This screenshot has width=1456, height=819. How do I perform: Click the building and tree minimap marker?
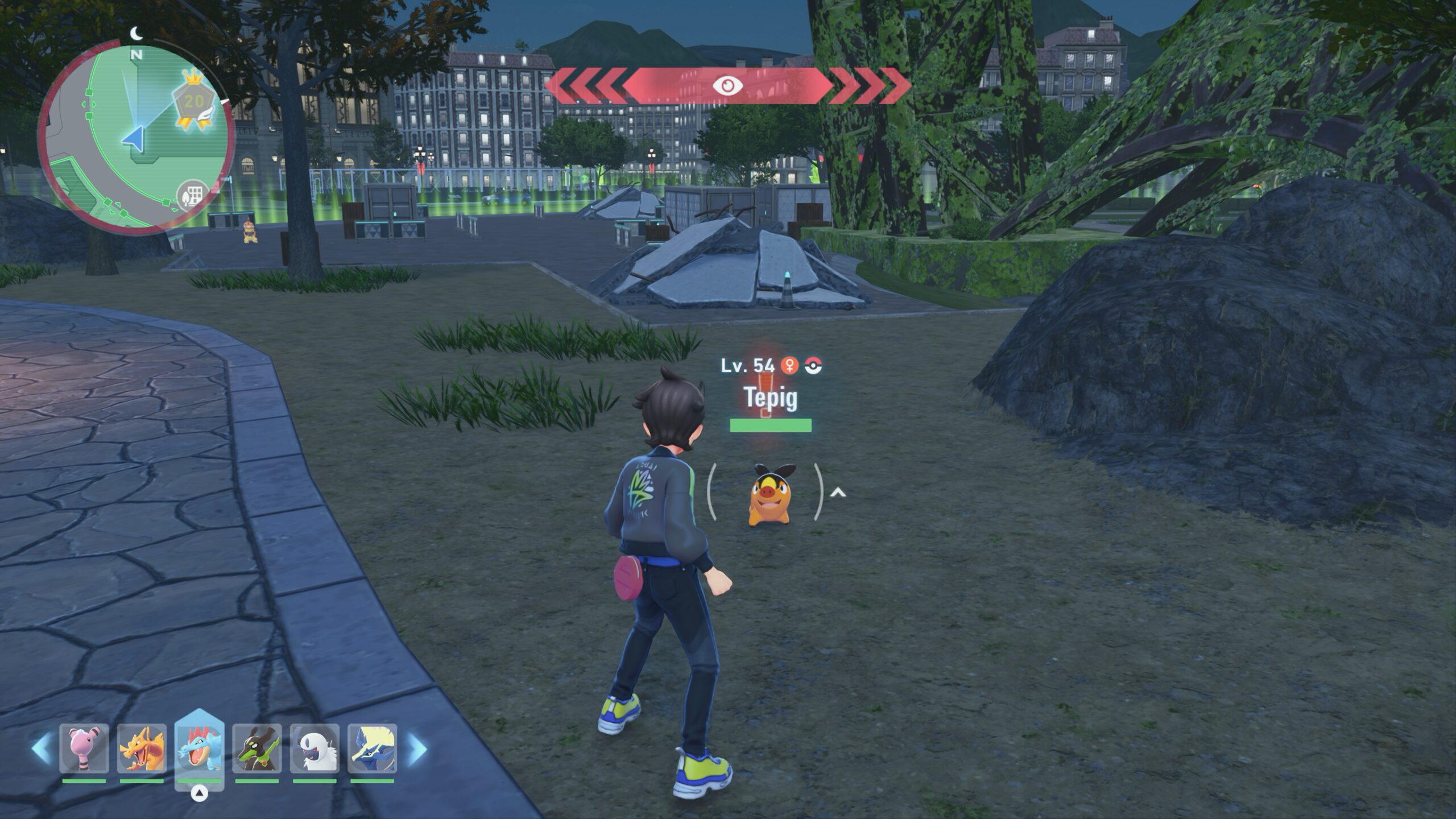pyautogui.click(x=191, y=196)
